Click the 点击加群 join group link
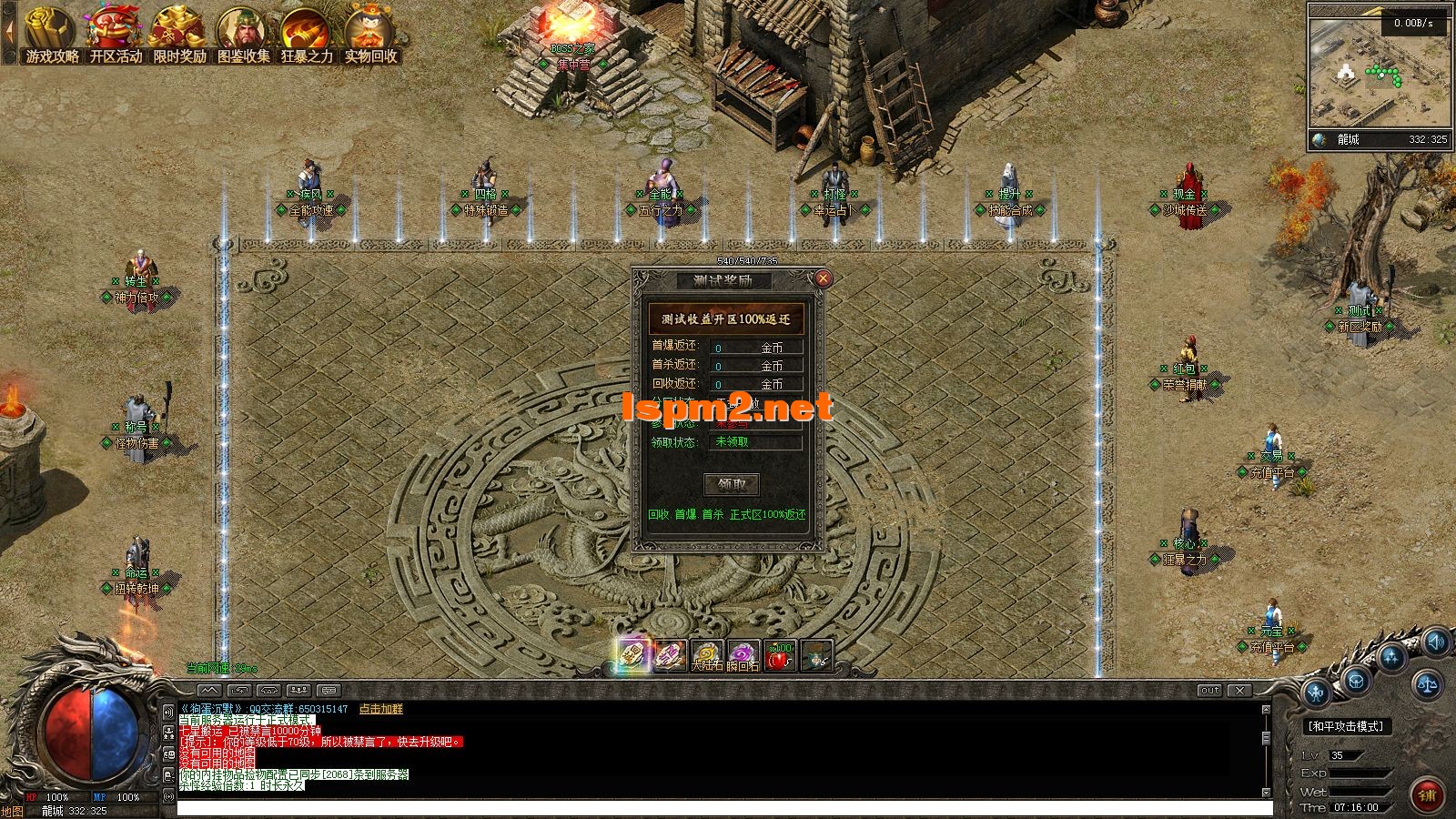The height and width of the screenshot is (819, 1456). point(380,709)
